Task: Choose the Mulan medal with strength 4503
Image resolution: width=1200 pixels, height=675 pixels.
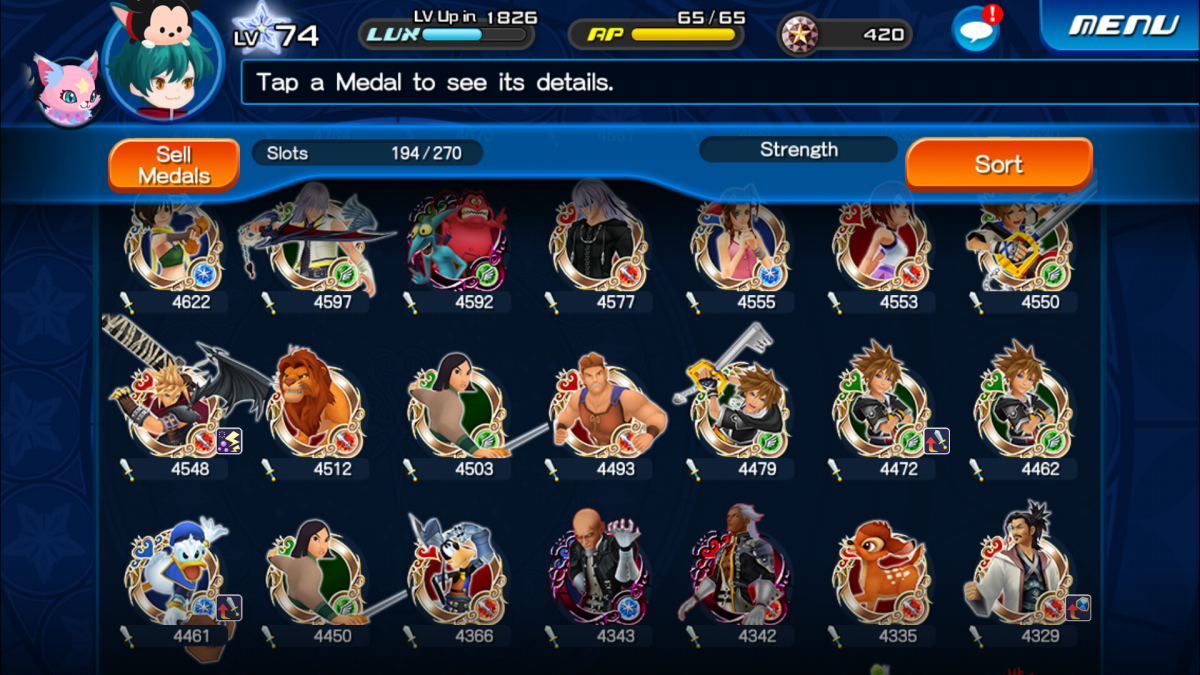Action: coord(457,410)
